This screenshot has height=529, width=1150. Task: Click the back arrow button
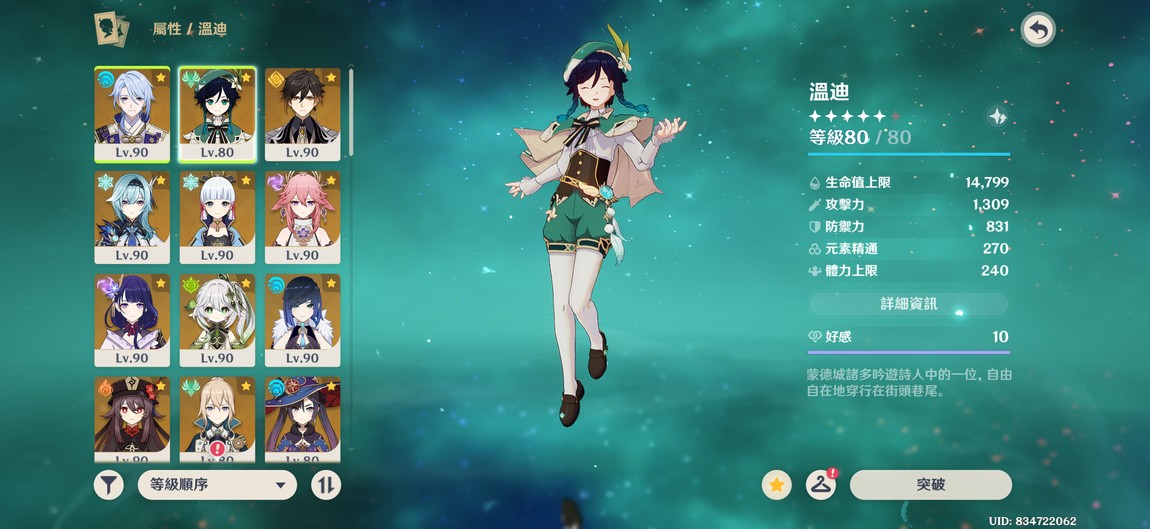tap(1038, 30)
